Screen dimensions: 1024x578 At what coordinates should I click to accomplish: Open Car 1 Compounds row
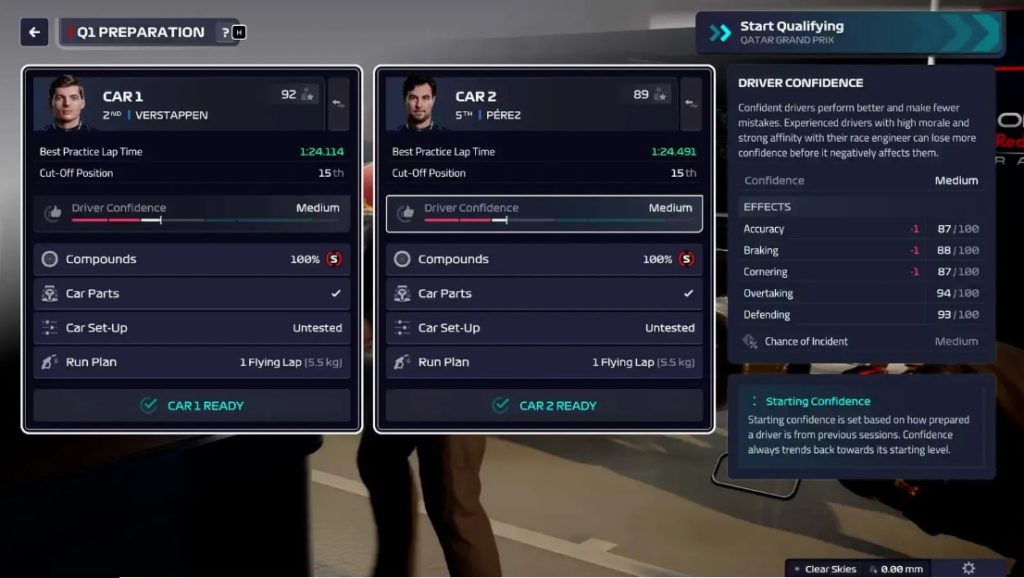(x=191, y=259)
